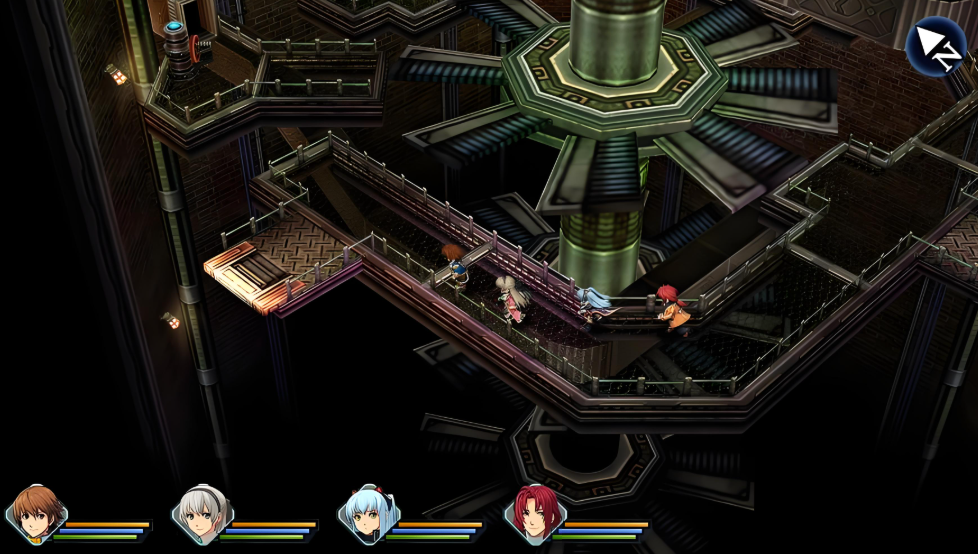Select the brown-haired party member portrait
Screen dimensions: 978x554
[38, 513]
